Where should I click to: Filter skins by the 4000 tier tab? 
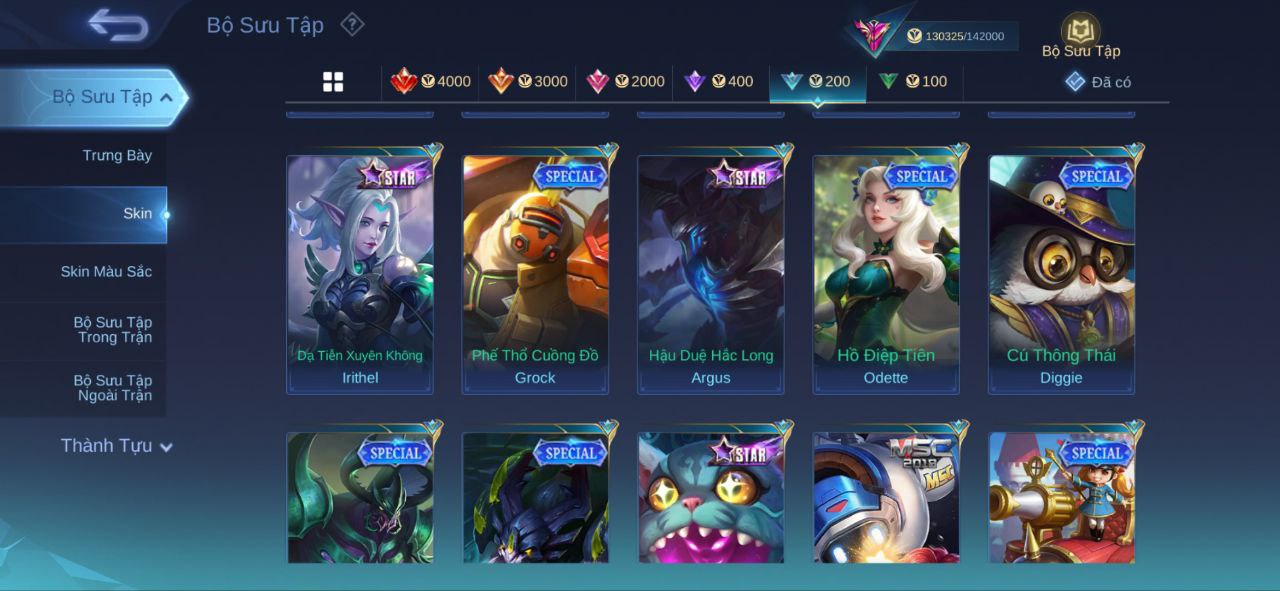pos(431,82)
